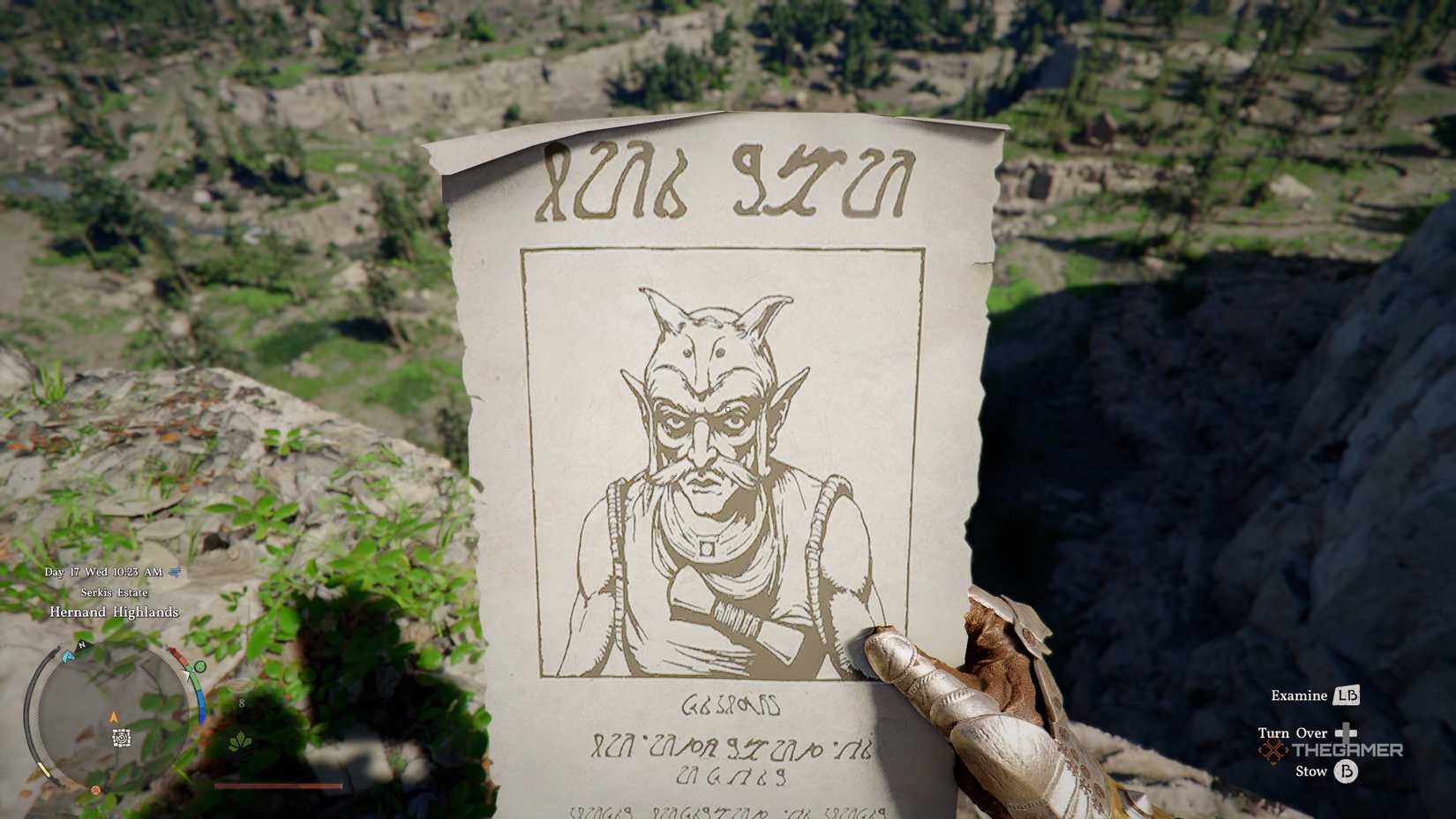Toggle the item counter showing 8

[x=241, y=704]
